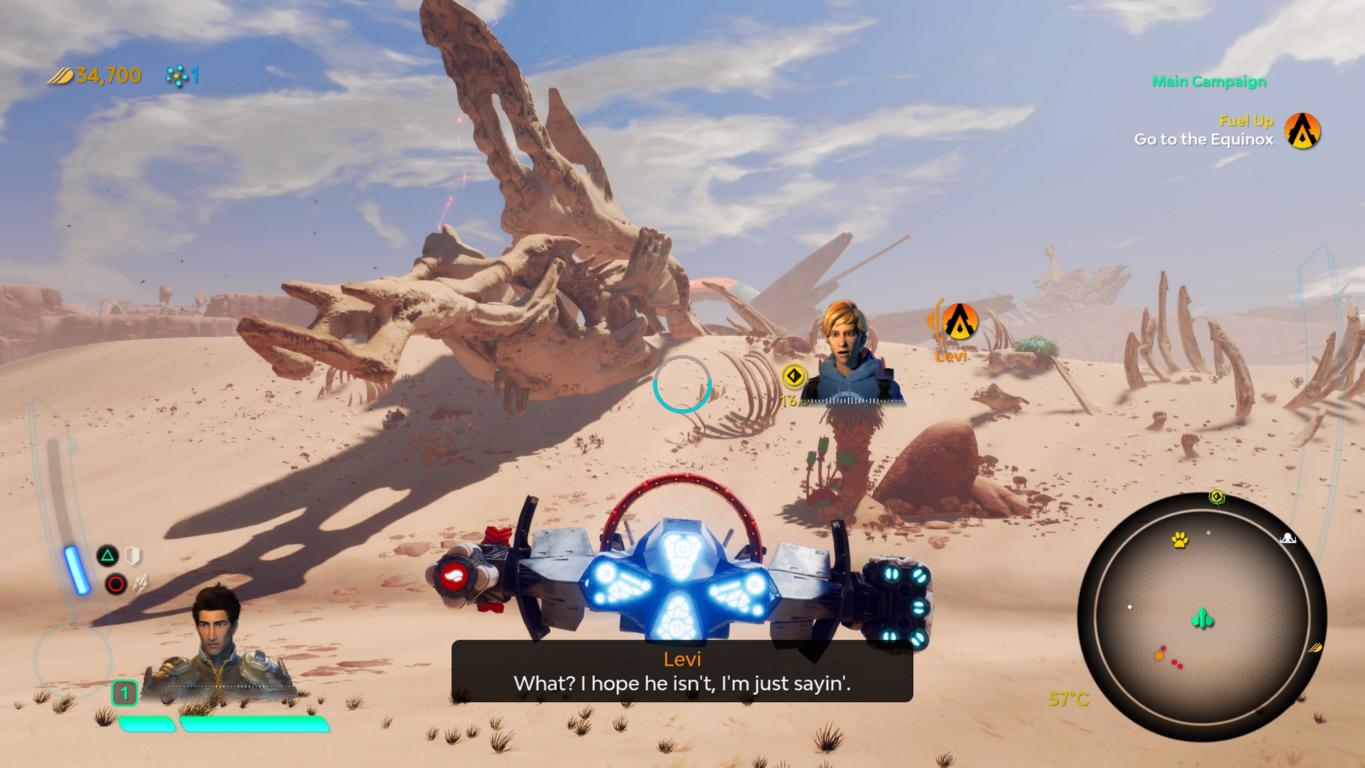Open the "Go to the Equinox" objective
This screenshot has height=768, width=1365.
click(1203, 140)
